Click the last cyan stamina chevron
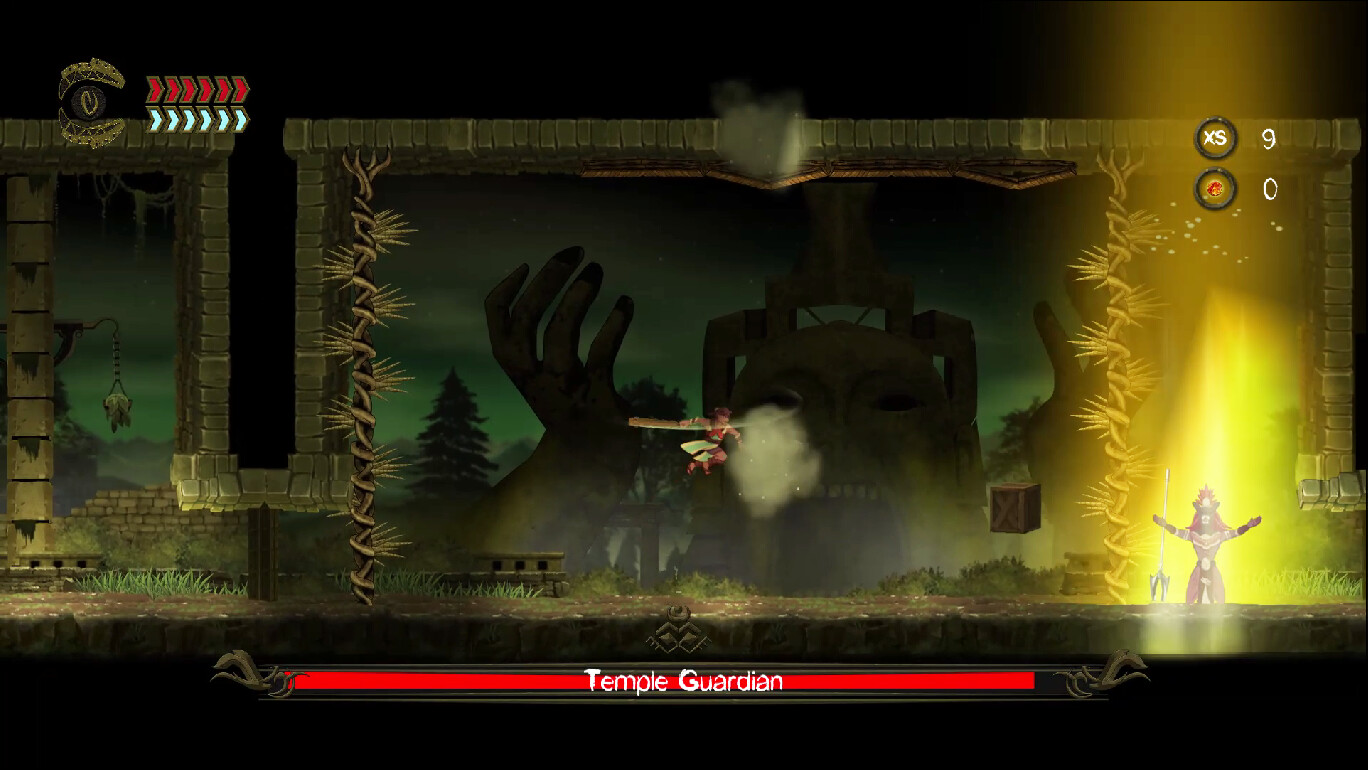Screen dimensions: 1368x770 (x=238, y=118)
